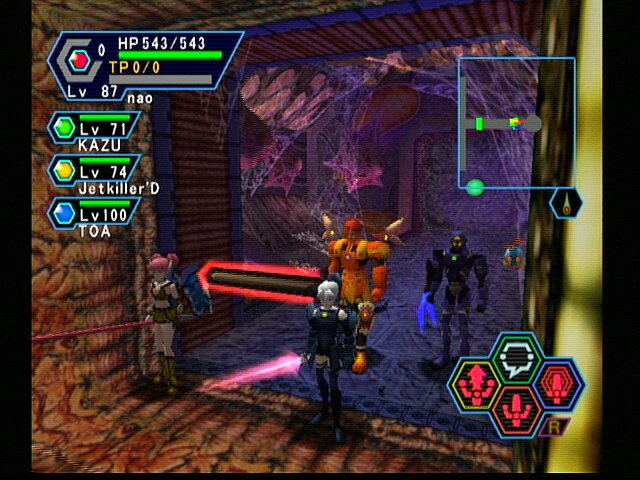The height and width of the screenshot is (480, 640).
Task: Select KAZU's party status panel
Action: (92, 131)
